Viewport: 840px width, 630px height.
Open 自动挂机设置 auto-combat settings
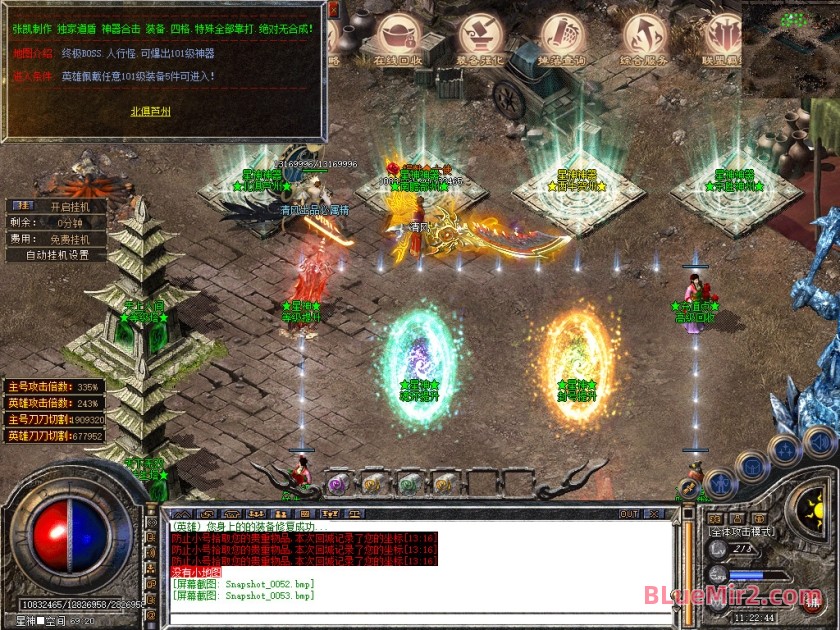click(x=57, y=254)
